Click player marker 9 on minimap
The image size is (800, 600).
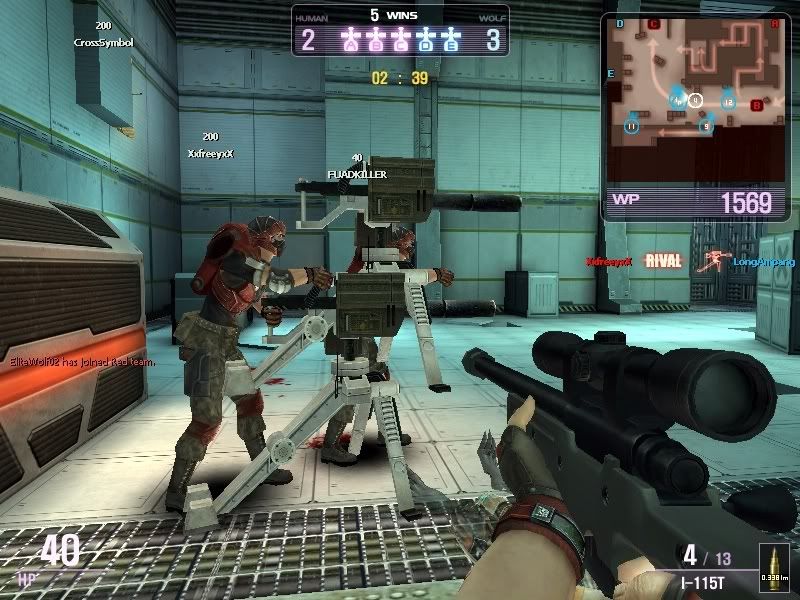point(706,126)
